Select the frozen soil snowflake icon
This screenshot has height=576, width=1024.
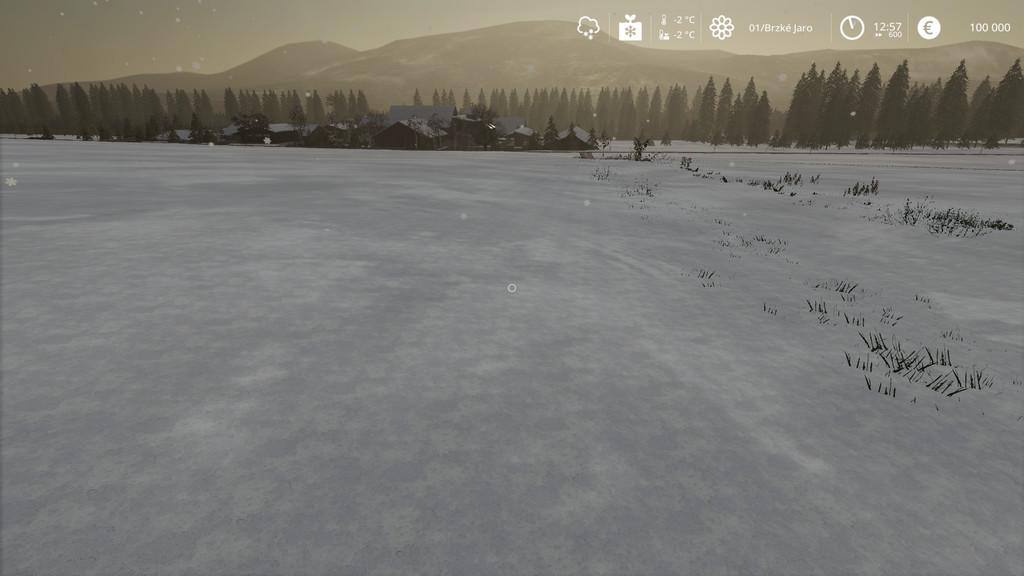[x=630, y=28]
